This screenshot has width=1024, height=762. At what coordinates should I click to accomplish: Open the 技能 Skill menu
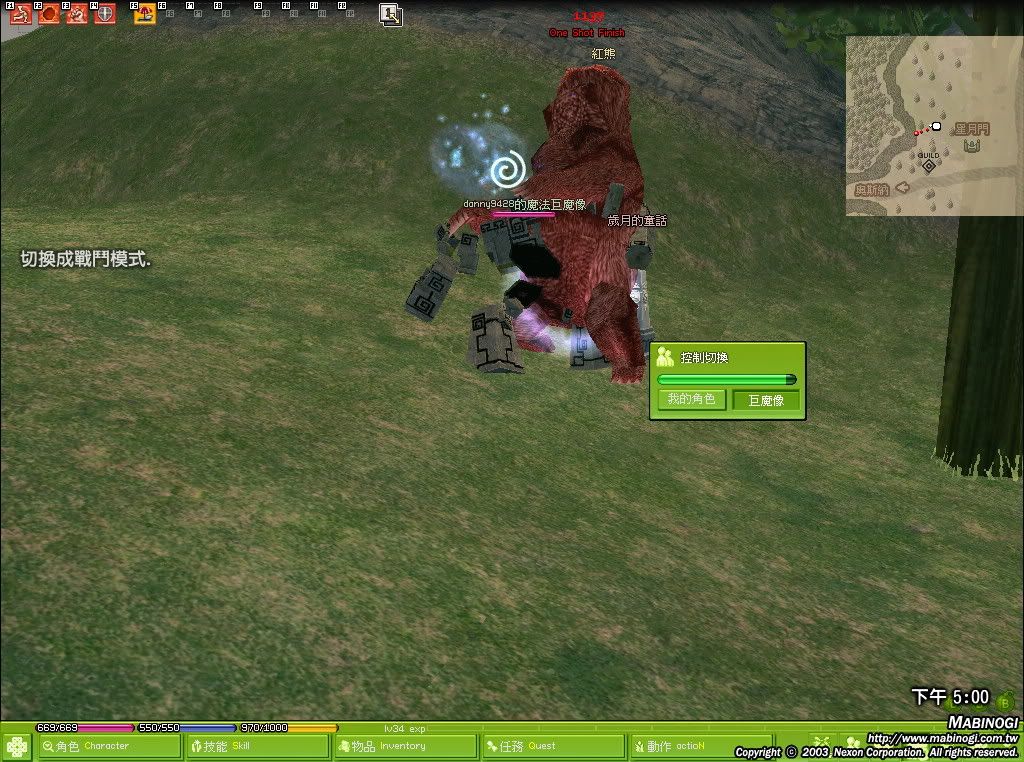[x=258, y=746]
